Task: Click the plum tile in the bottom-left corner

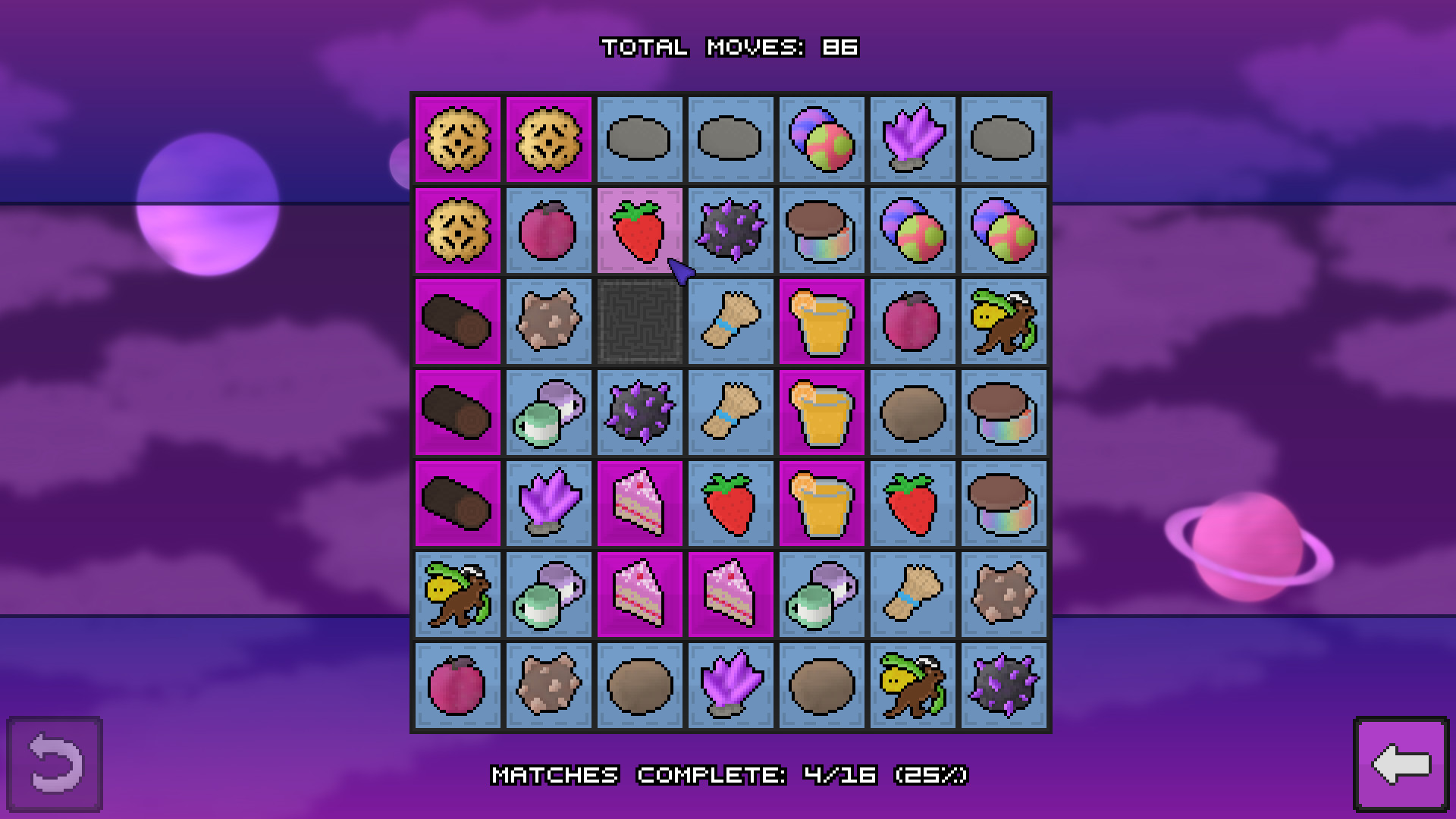Action: [x=457, y=683]
